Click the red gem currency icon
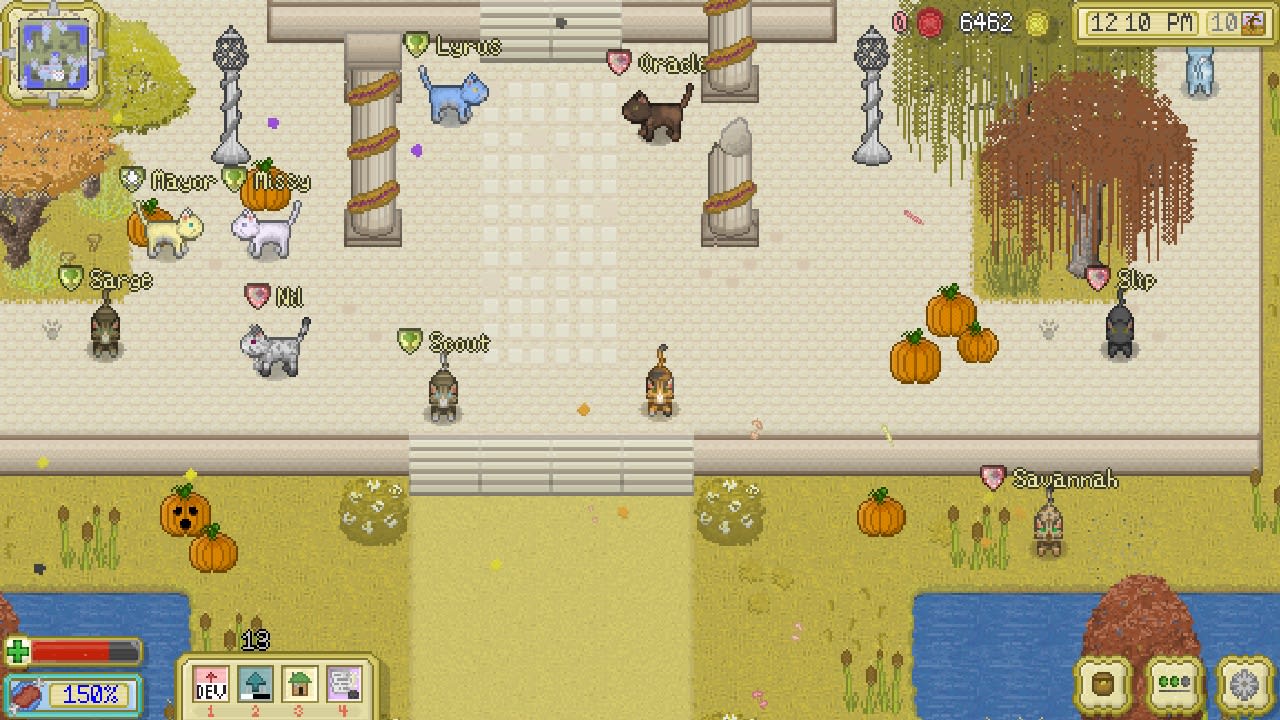 (x=928, y=22)
